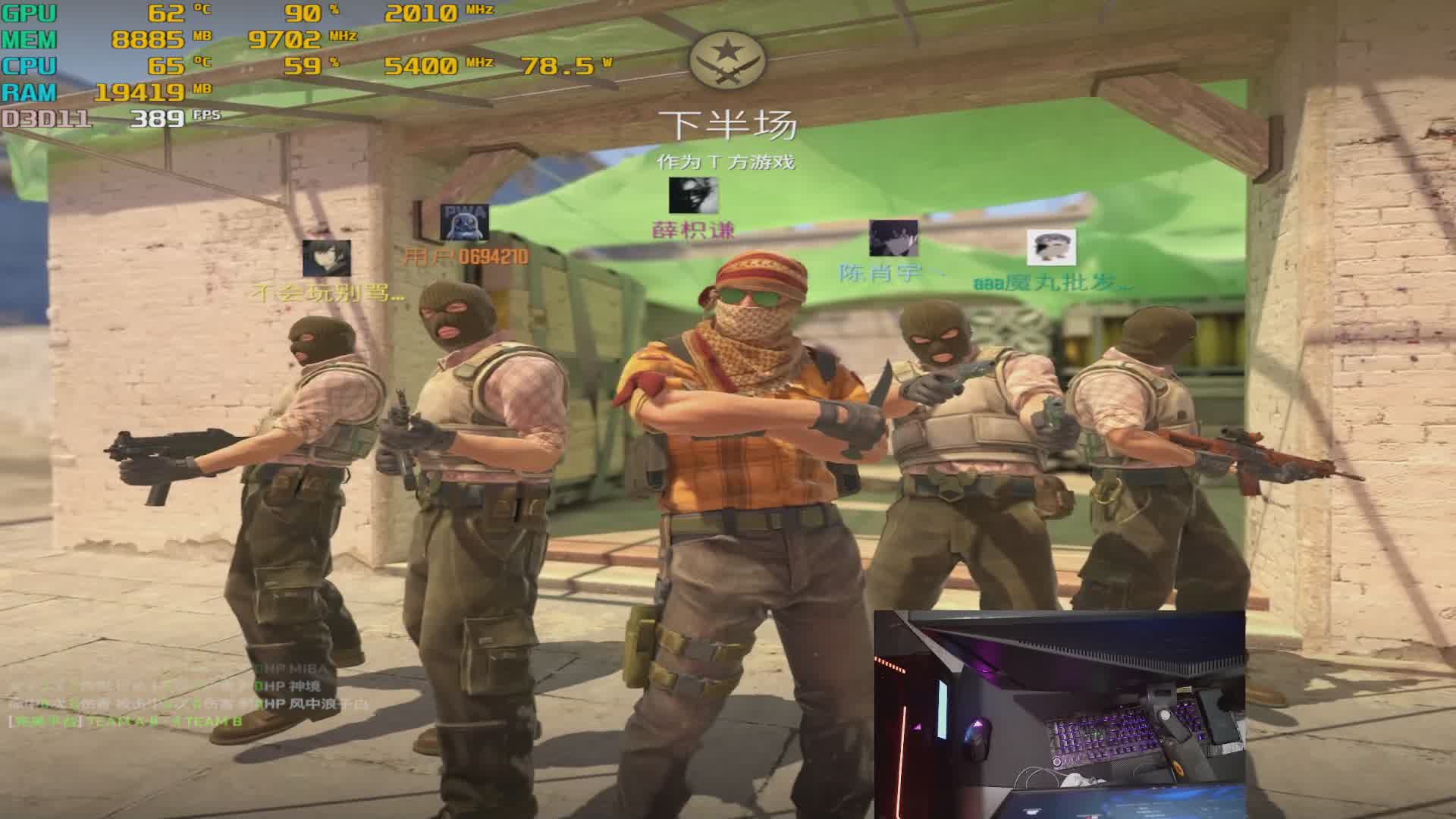Choose the avatar above 陈肖宇
Viewport: 1456px width, 819px height.
[x=893, y=238]
